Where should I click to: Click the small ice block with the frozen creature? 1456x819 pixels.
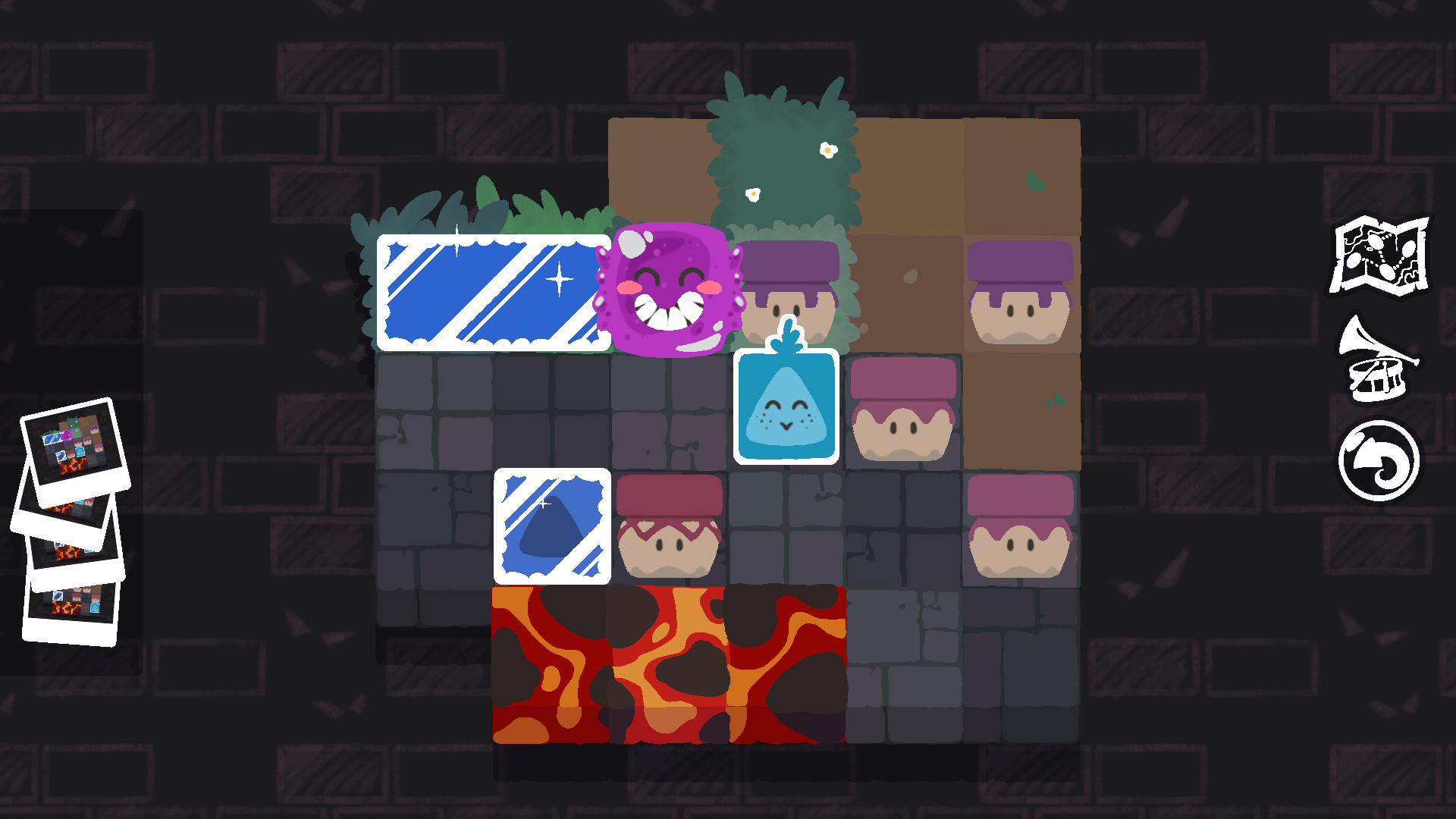(554, 527)
